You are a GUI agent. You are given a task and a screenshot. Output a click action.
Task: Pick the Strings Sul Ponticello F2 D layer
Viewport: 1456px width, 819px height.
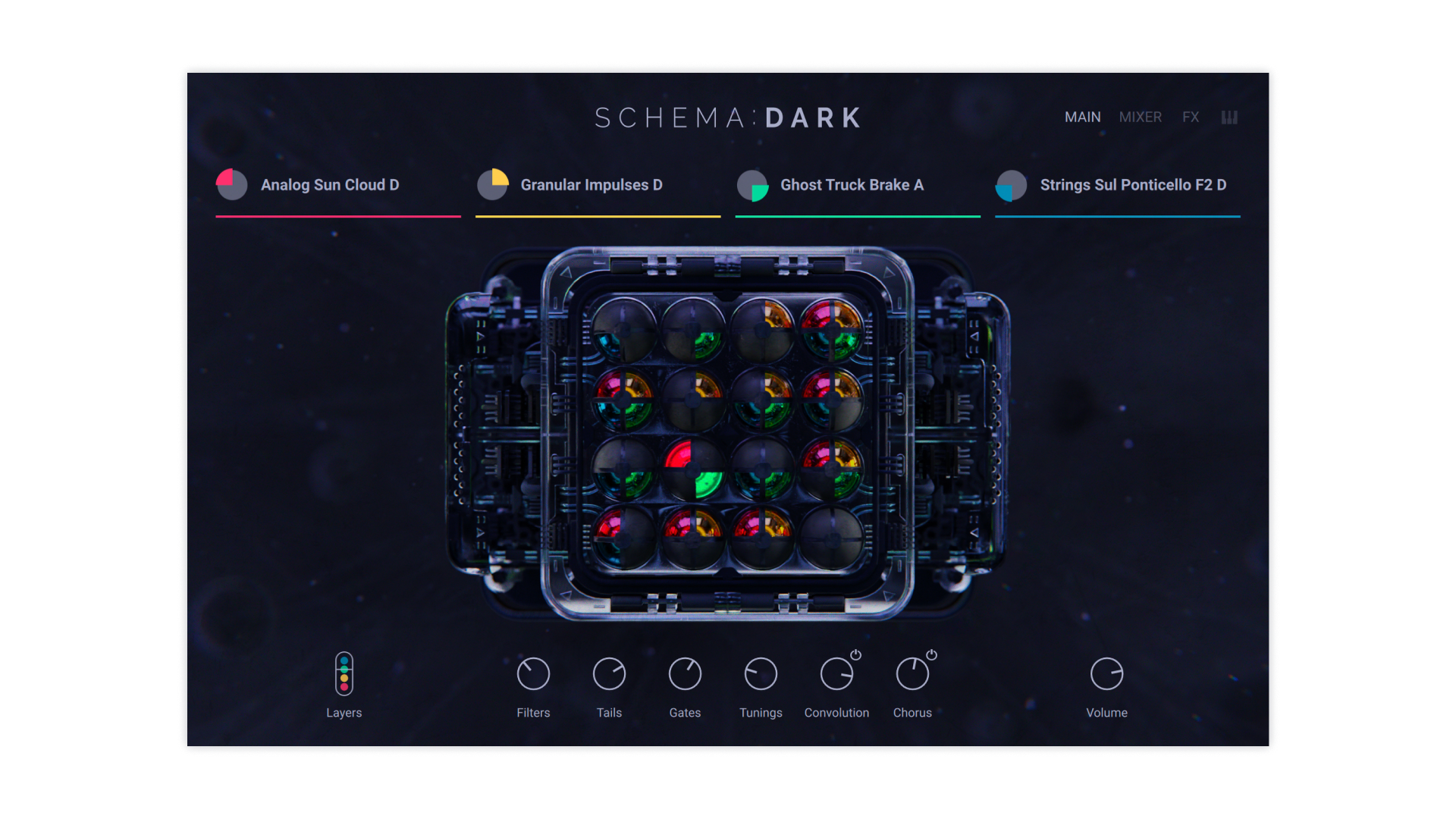(x=1132, y=185)
